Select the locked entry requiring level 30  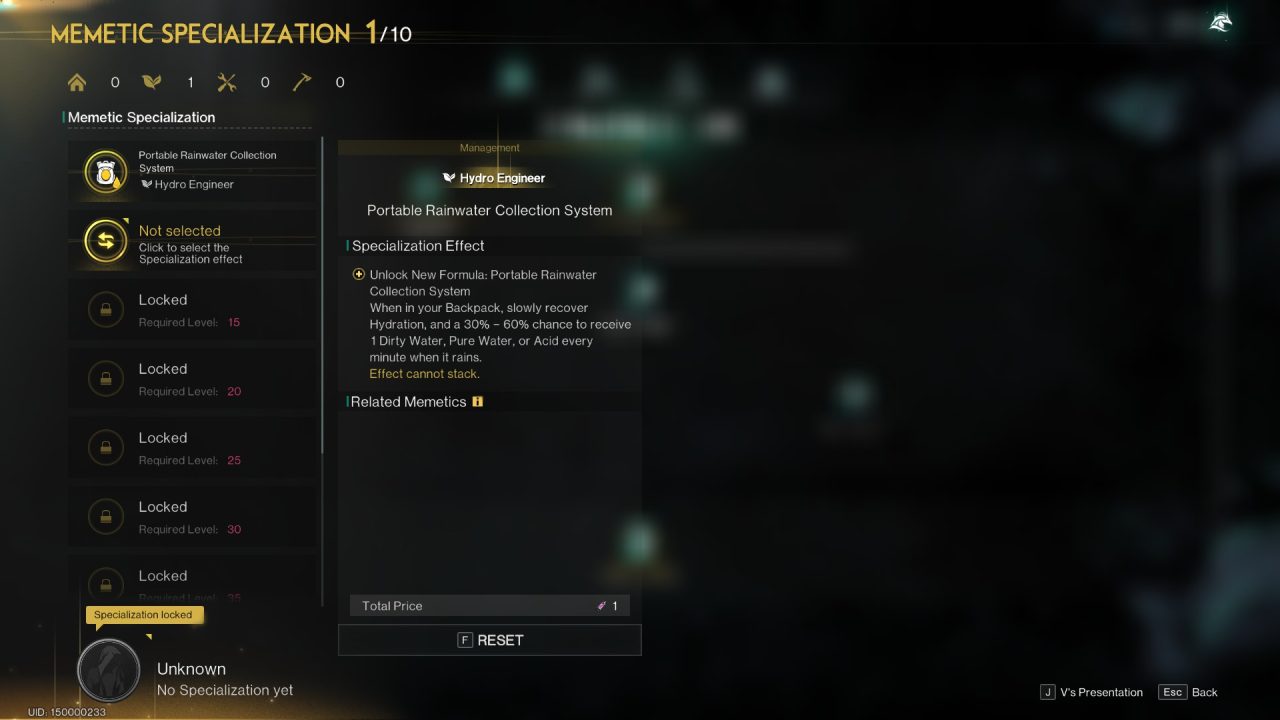click(195, 517)
